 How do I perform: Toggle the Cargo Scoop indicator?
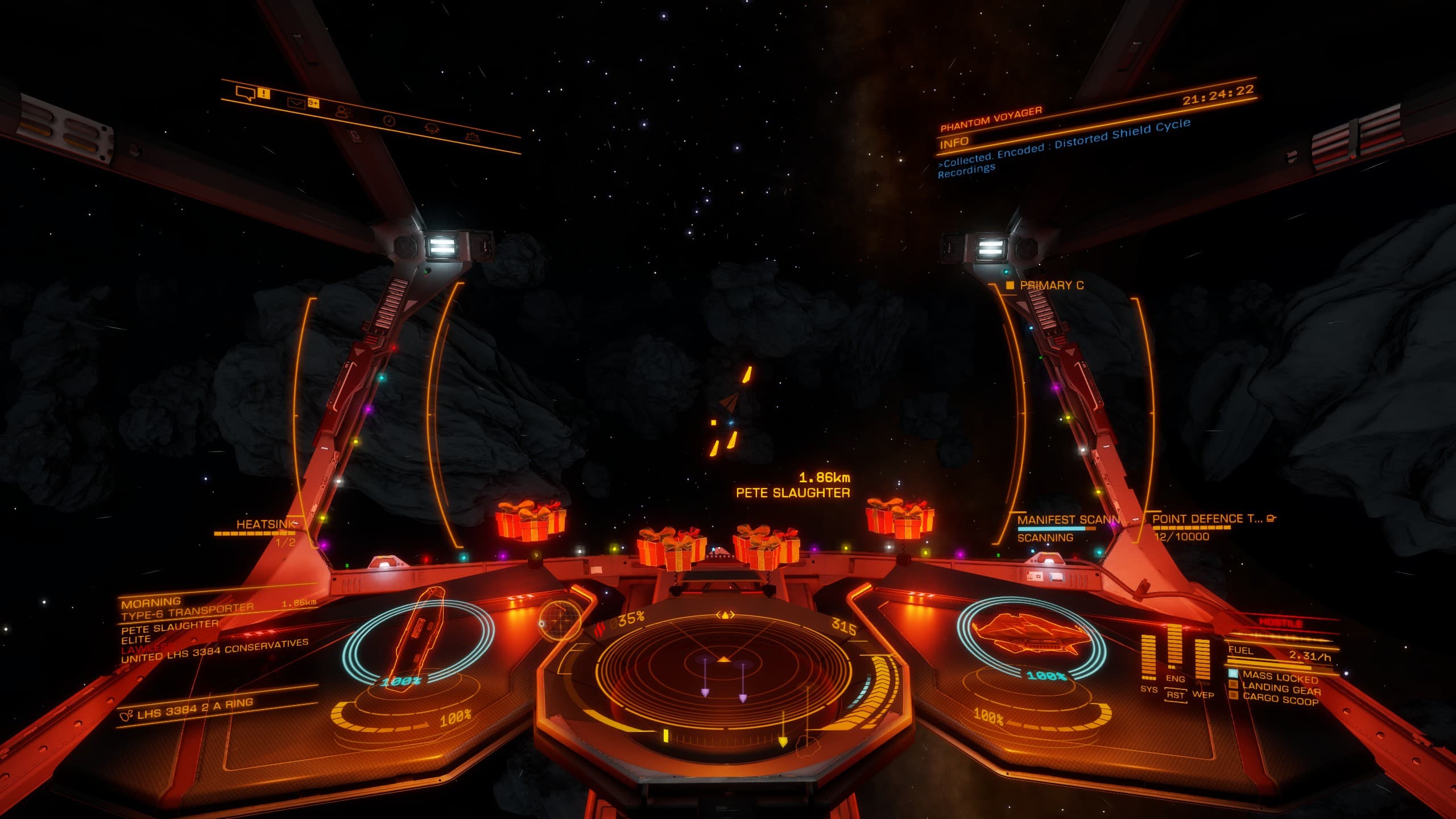coord(1280,700)
